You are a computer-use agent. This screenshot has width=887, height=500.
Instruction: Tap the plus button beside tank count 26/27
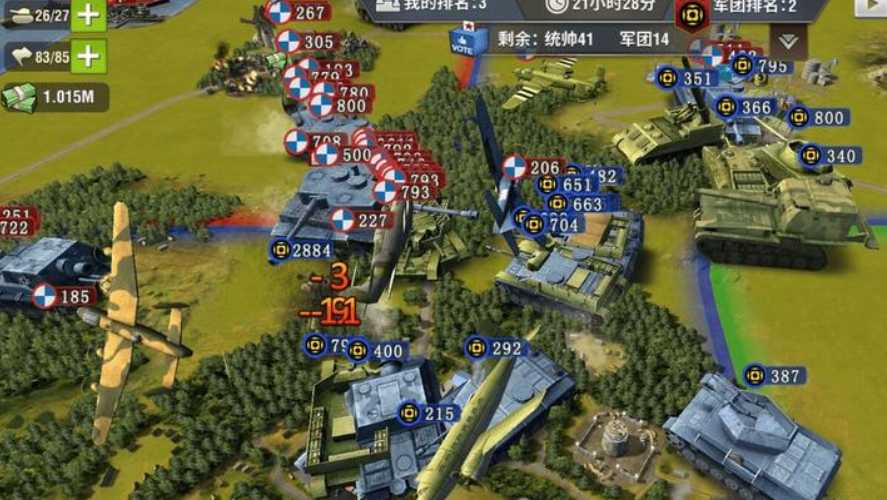[88, 15]
